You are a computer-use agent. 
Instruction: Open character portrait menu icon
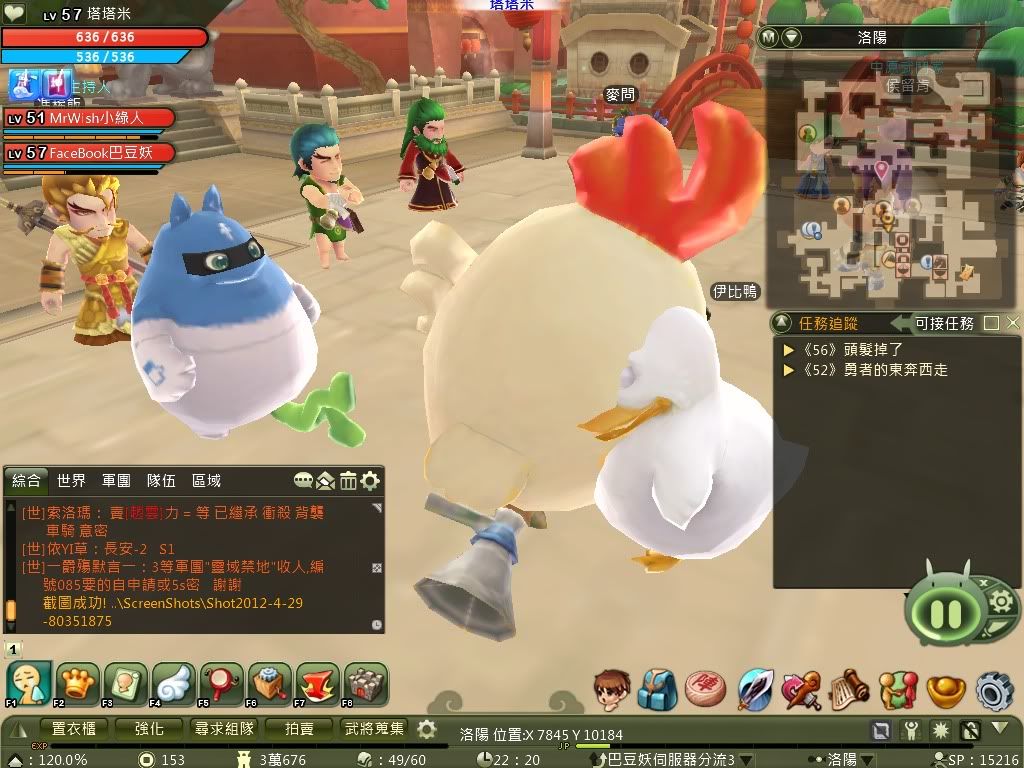(x=611, y=690)
